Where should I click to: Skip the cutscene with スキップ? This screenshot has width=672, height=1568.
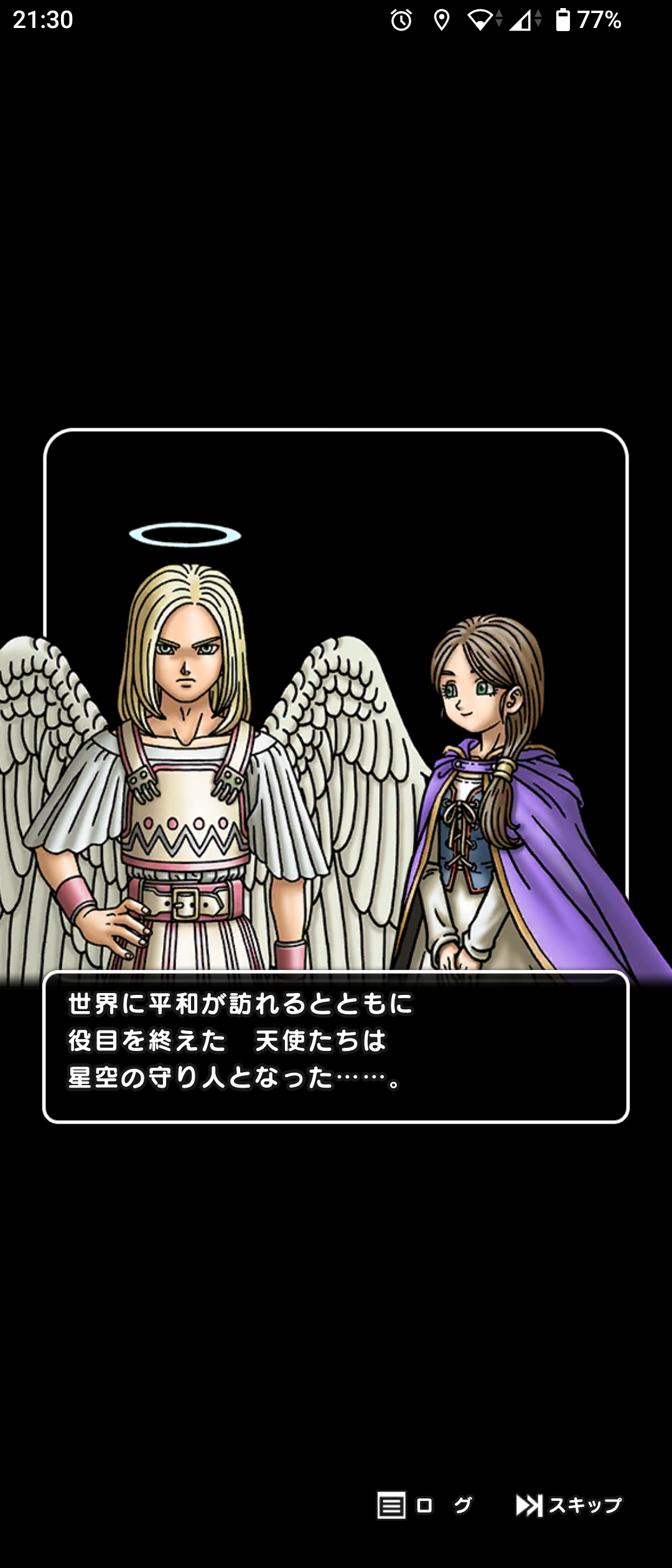click(569, 1505)
